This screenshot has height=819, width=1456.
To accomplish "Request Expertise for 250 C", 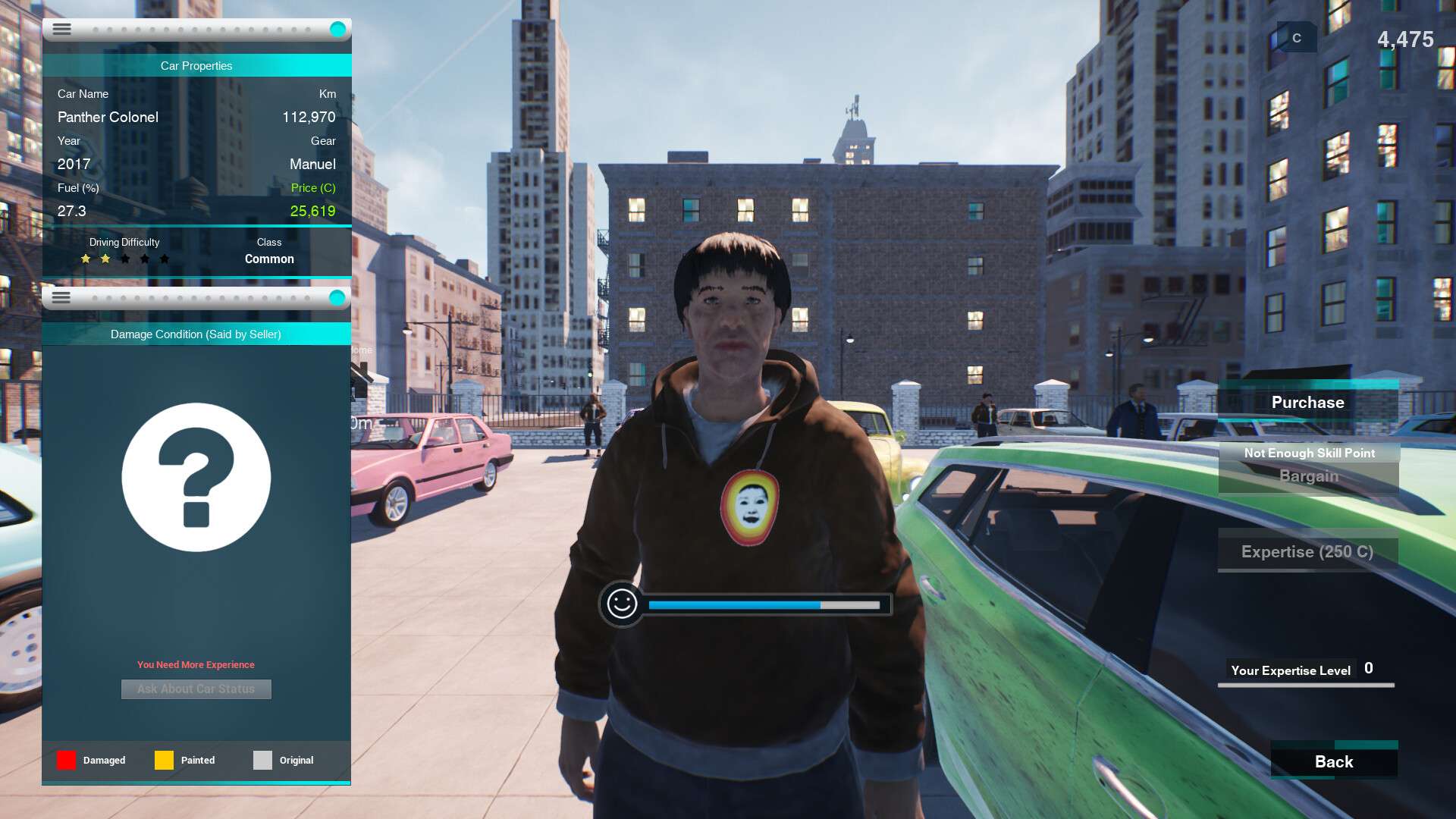I will pos(1307,551).
